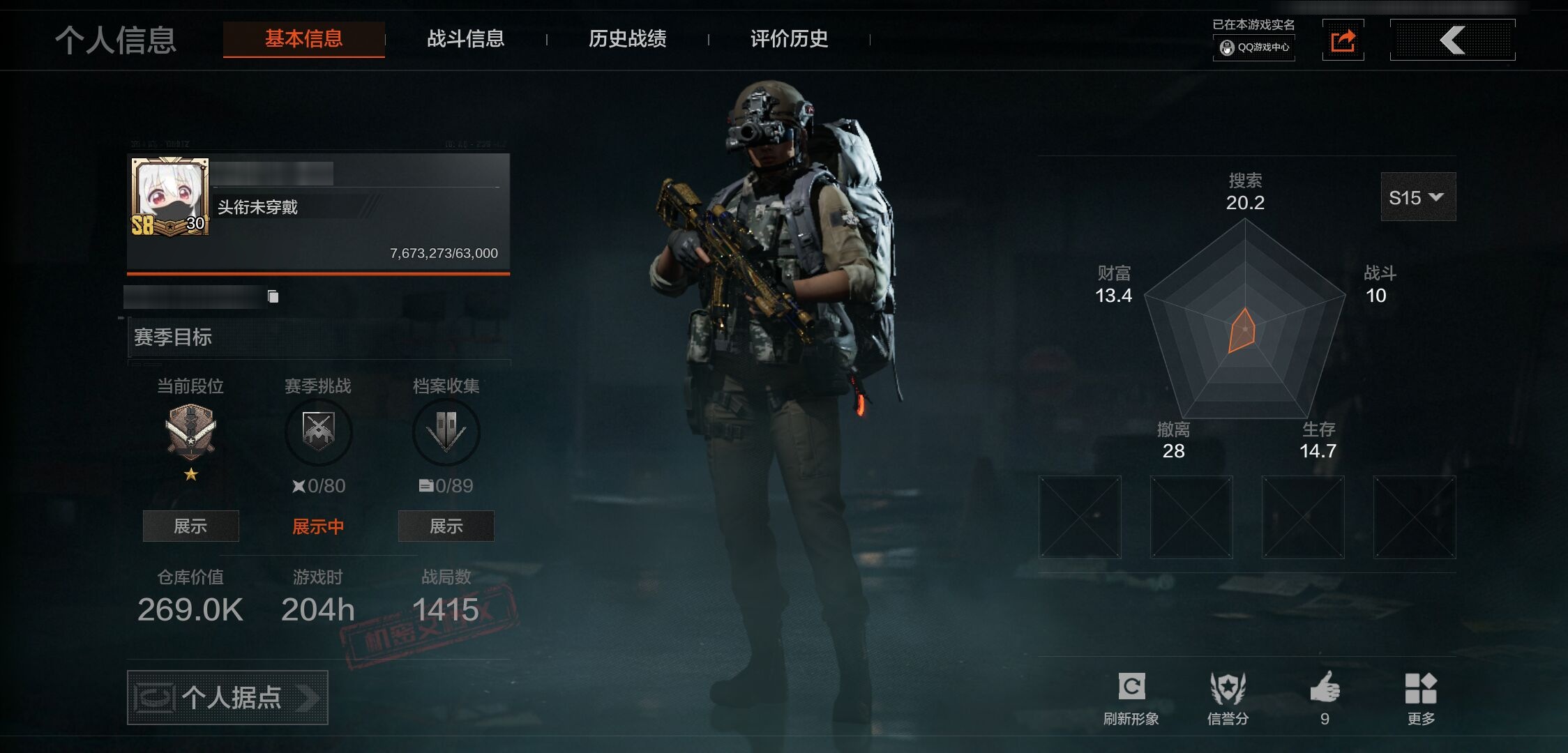Open the 信誉分 reputation score
The image size is (1568, 753).
(1228, 699)
